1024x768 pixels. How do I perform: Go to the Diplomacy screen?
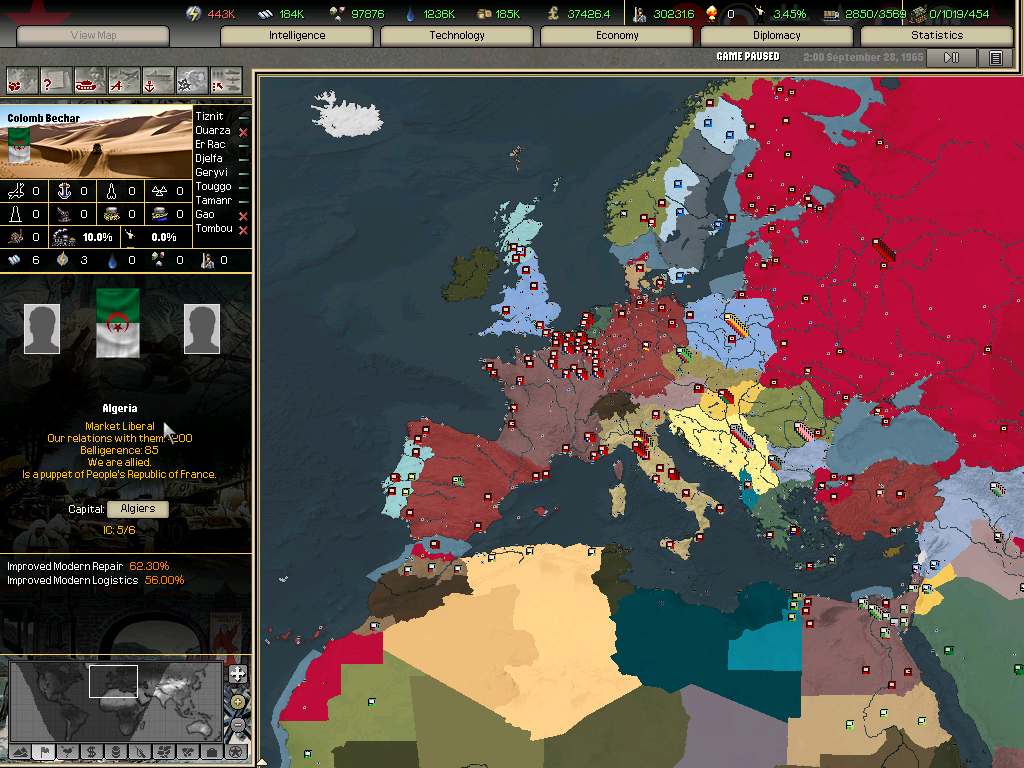pyautogui.click(x=777, y=36)
